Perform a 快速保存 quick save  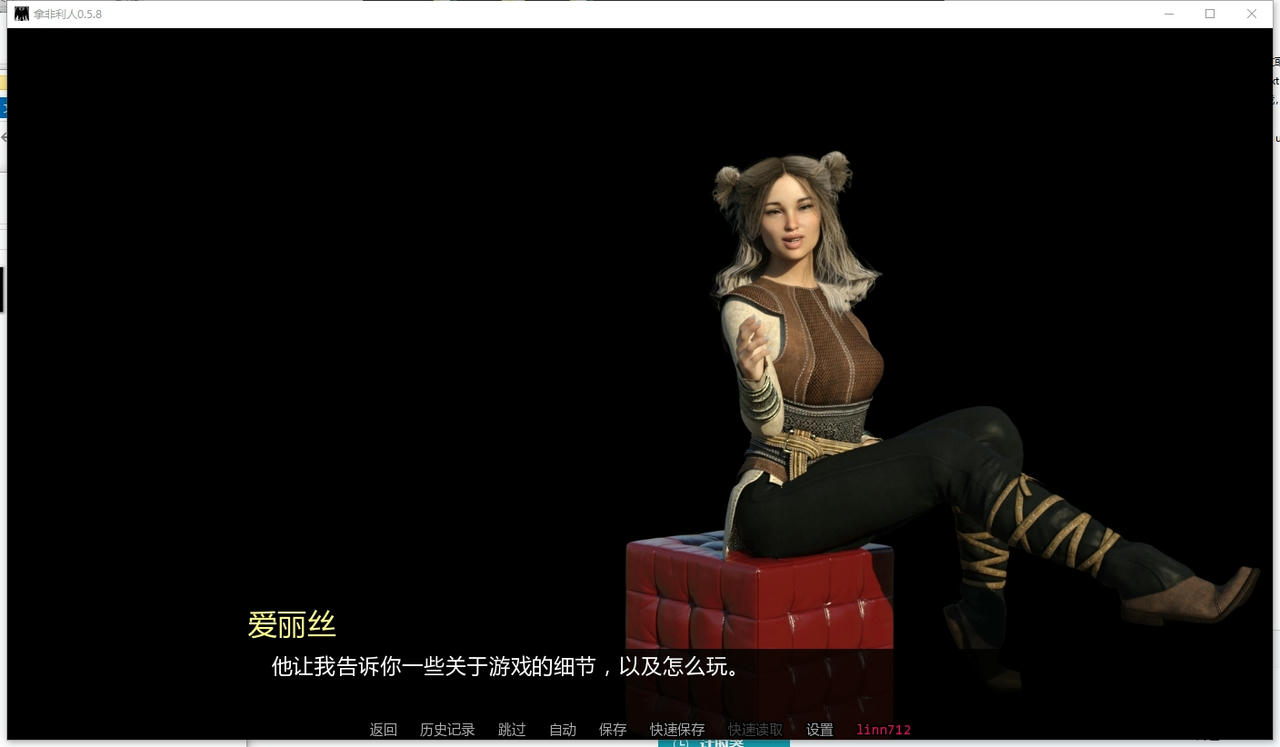676,729
